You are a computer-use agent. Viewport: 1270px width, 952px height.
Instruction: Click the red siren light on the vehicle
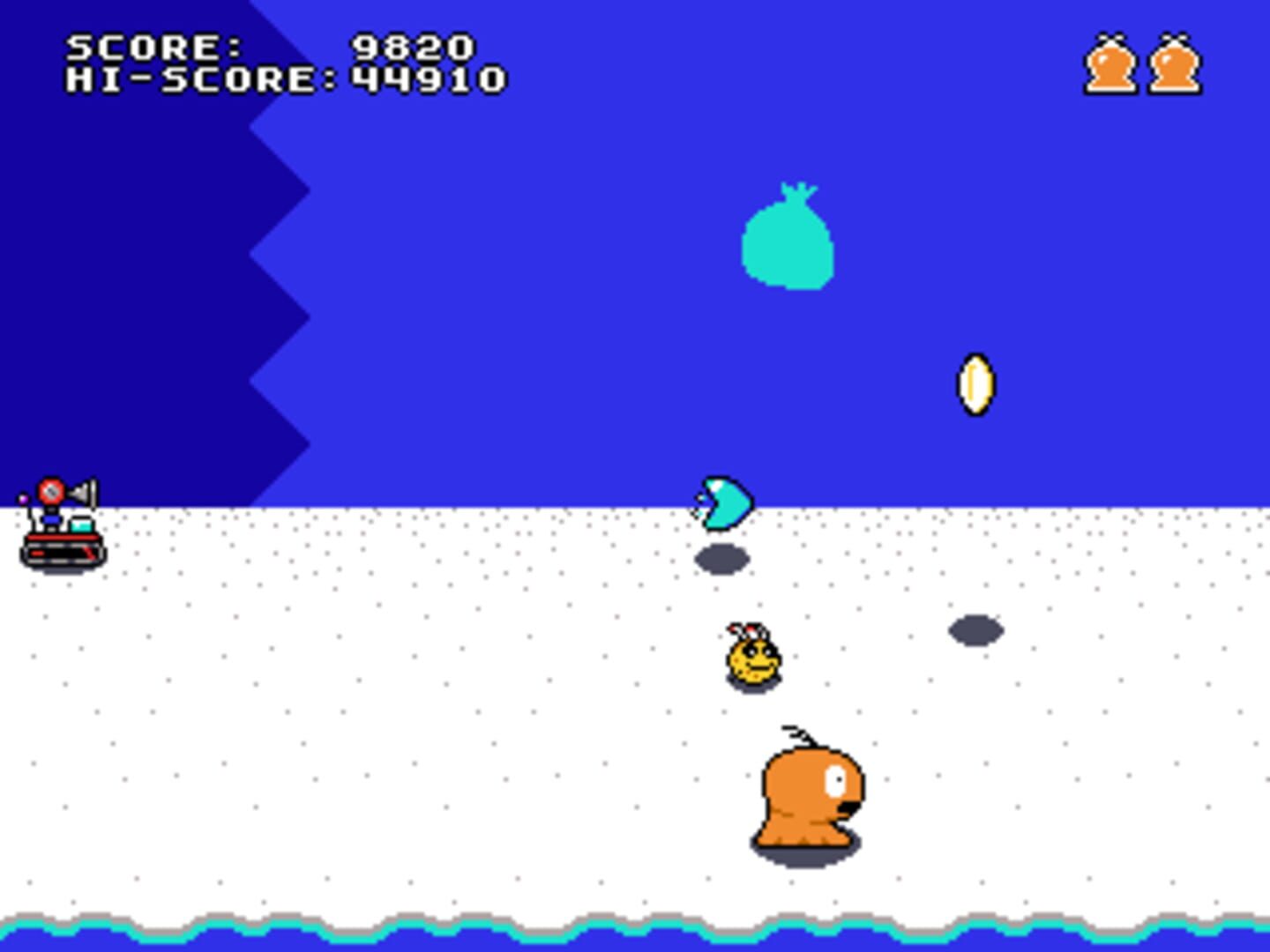pos(51,491)
